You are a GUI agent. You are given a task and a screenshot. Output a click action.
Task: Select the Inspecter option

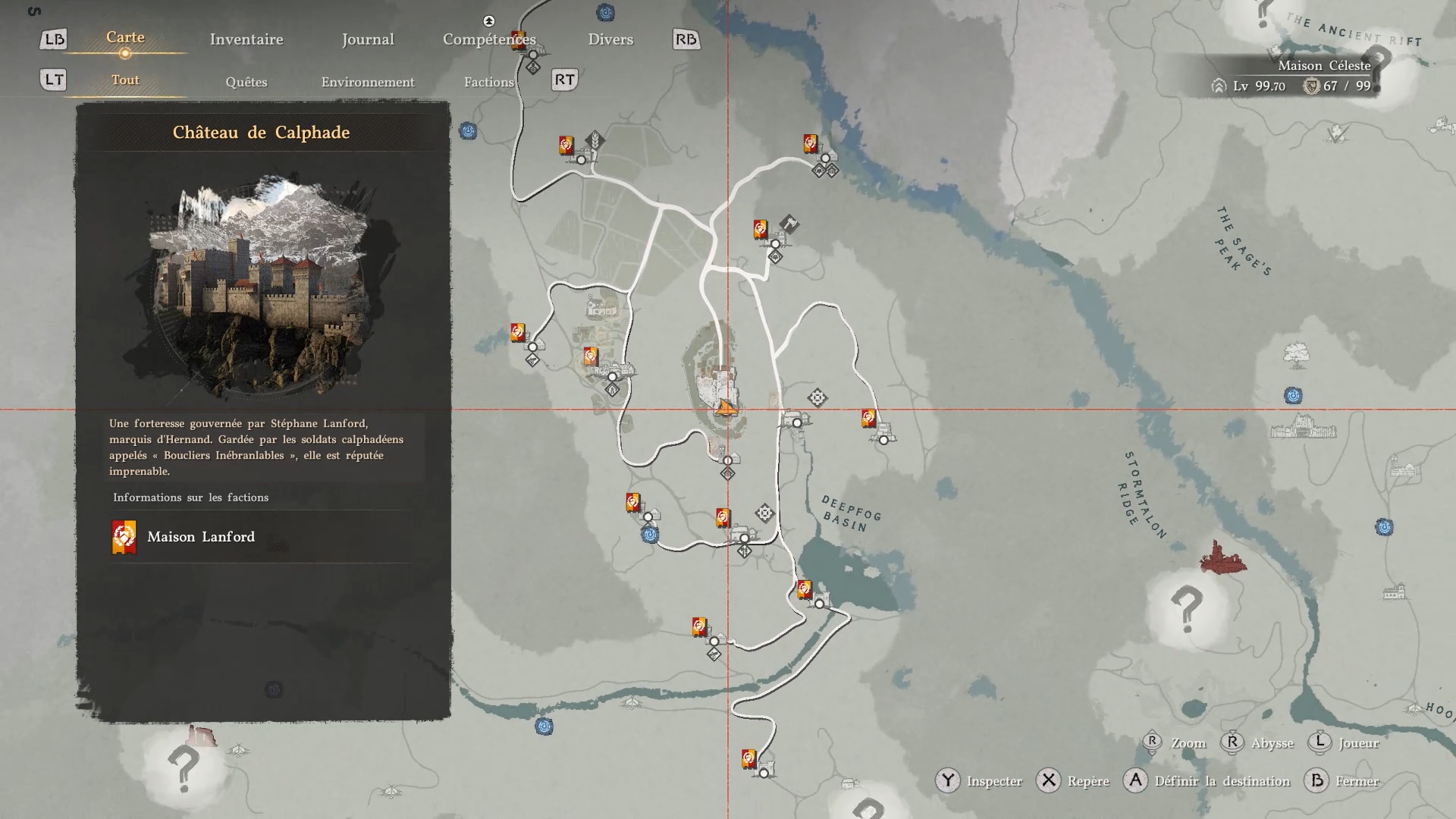(994, 781)
